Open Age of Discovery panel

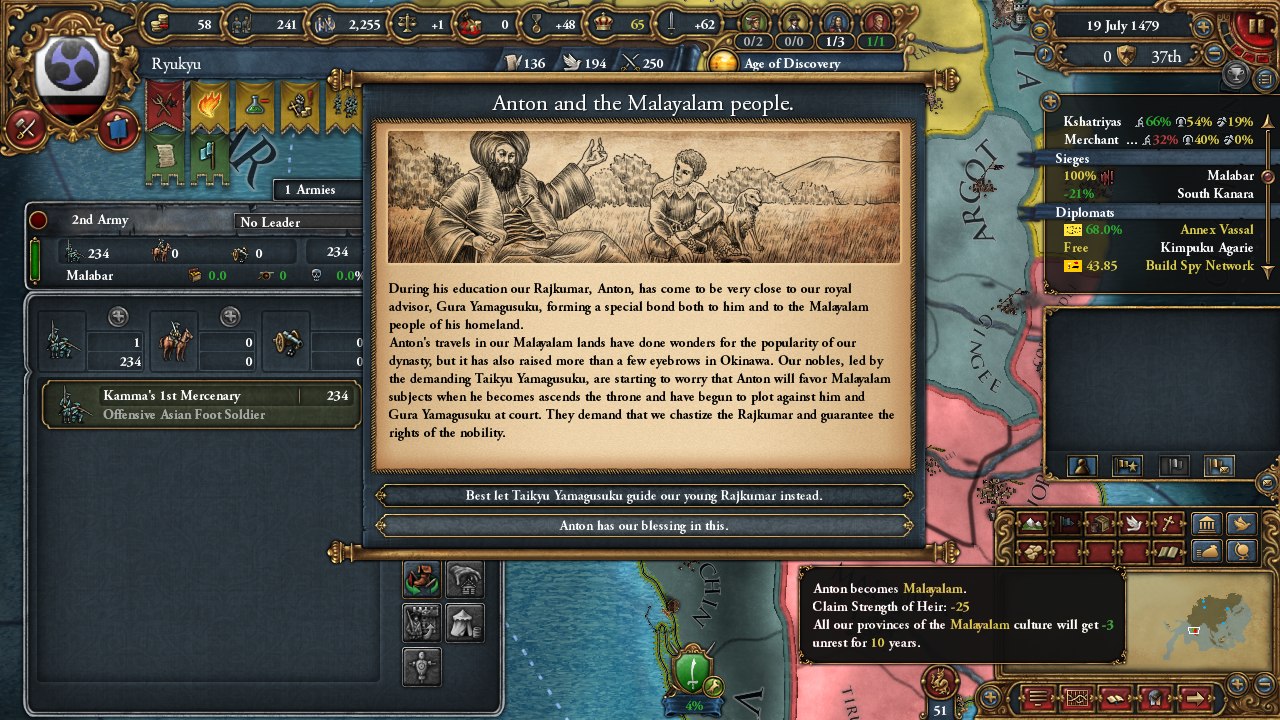(791, 63)
